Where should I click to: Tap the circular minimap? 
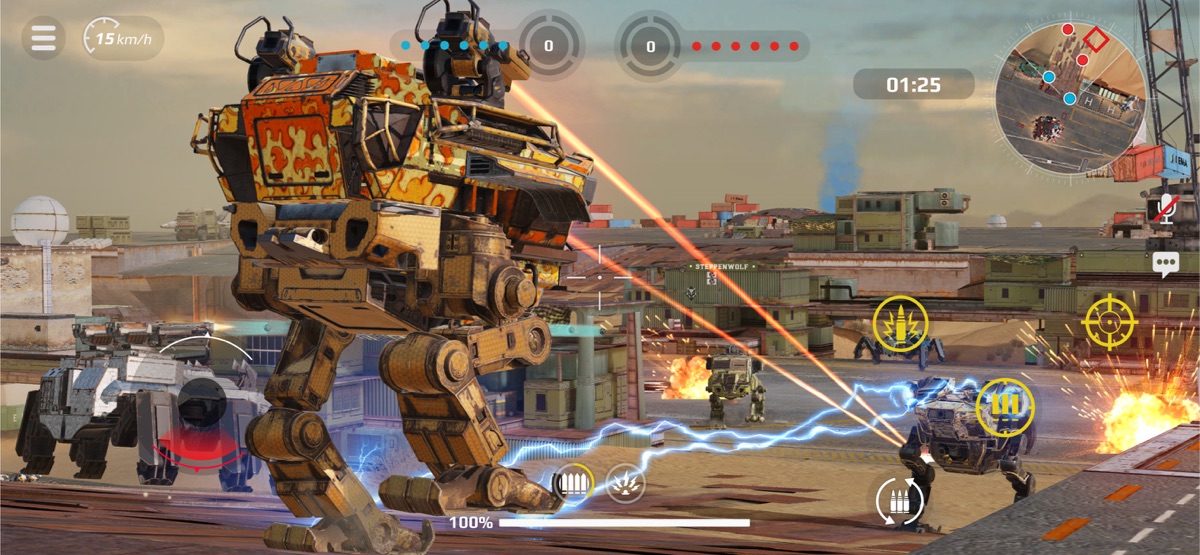tap(1069, 98)
